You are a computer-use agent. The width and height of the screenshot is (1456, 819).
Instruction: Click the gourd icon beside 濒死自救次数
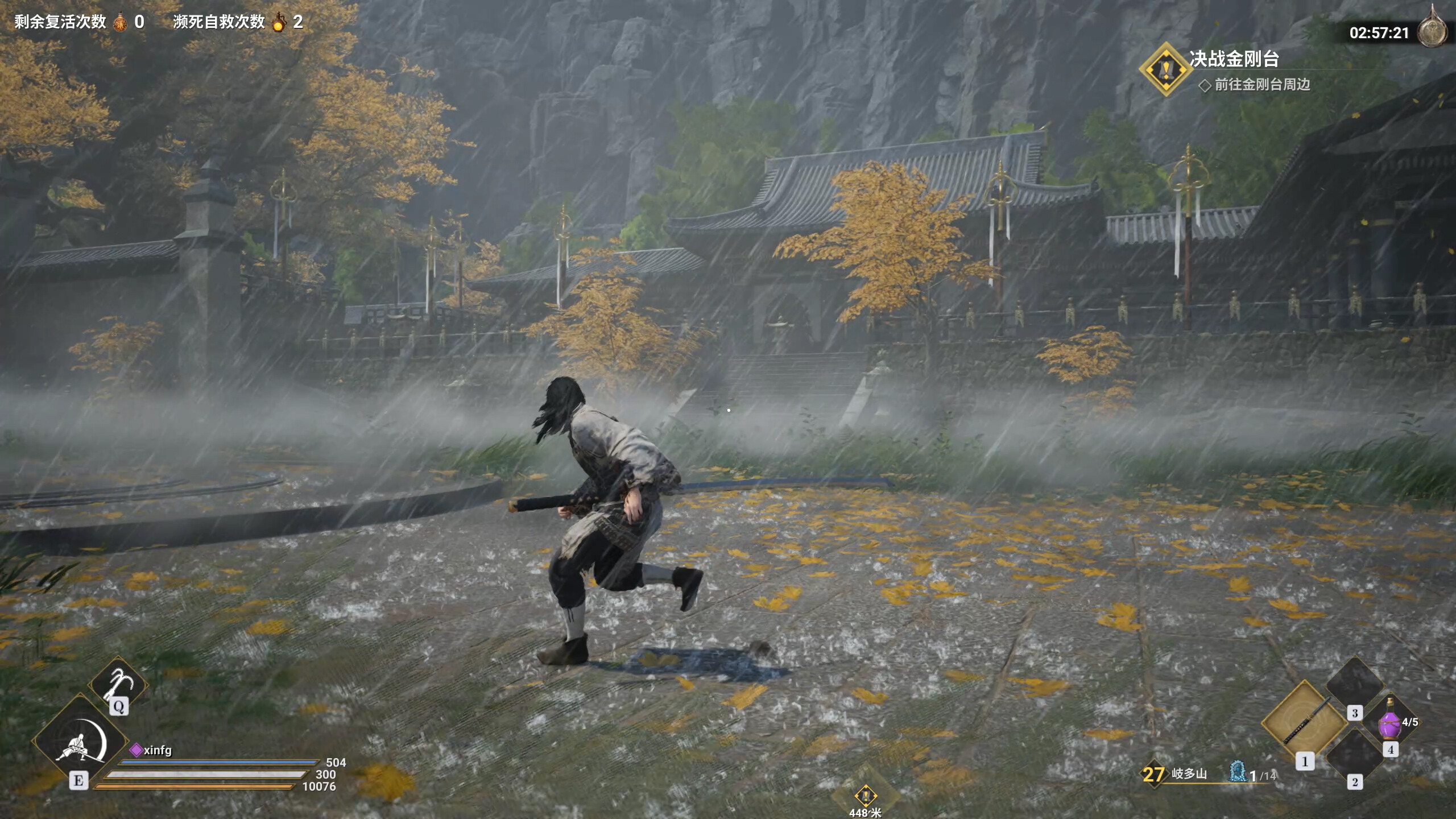click(x=280, y=23)
